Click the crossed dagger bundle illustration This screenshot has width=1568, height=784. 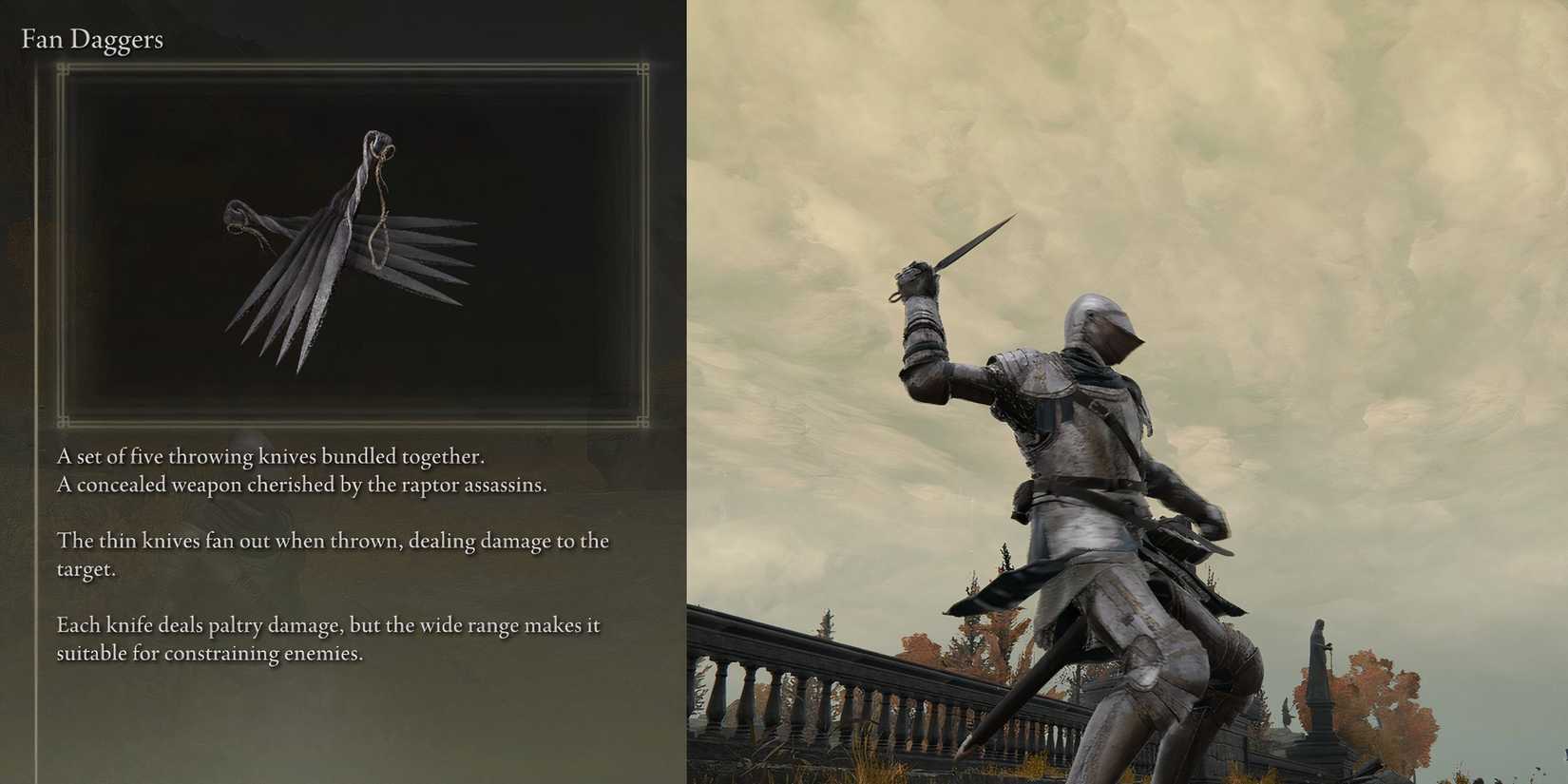[x=342, y=257]
